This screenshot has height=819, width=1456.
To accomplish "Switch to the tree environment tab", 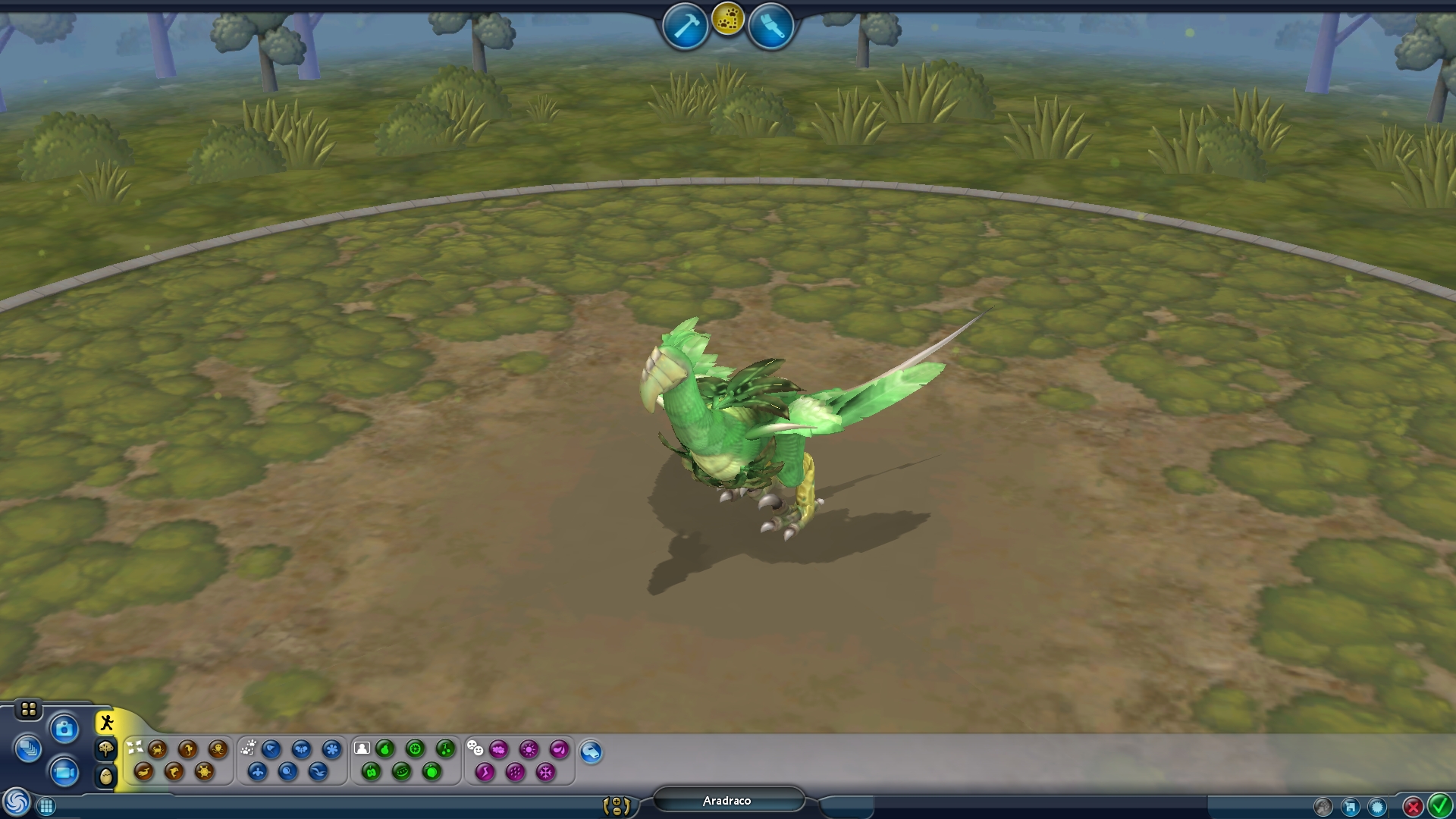I will 106,749.
